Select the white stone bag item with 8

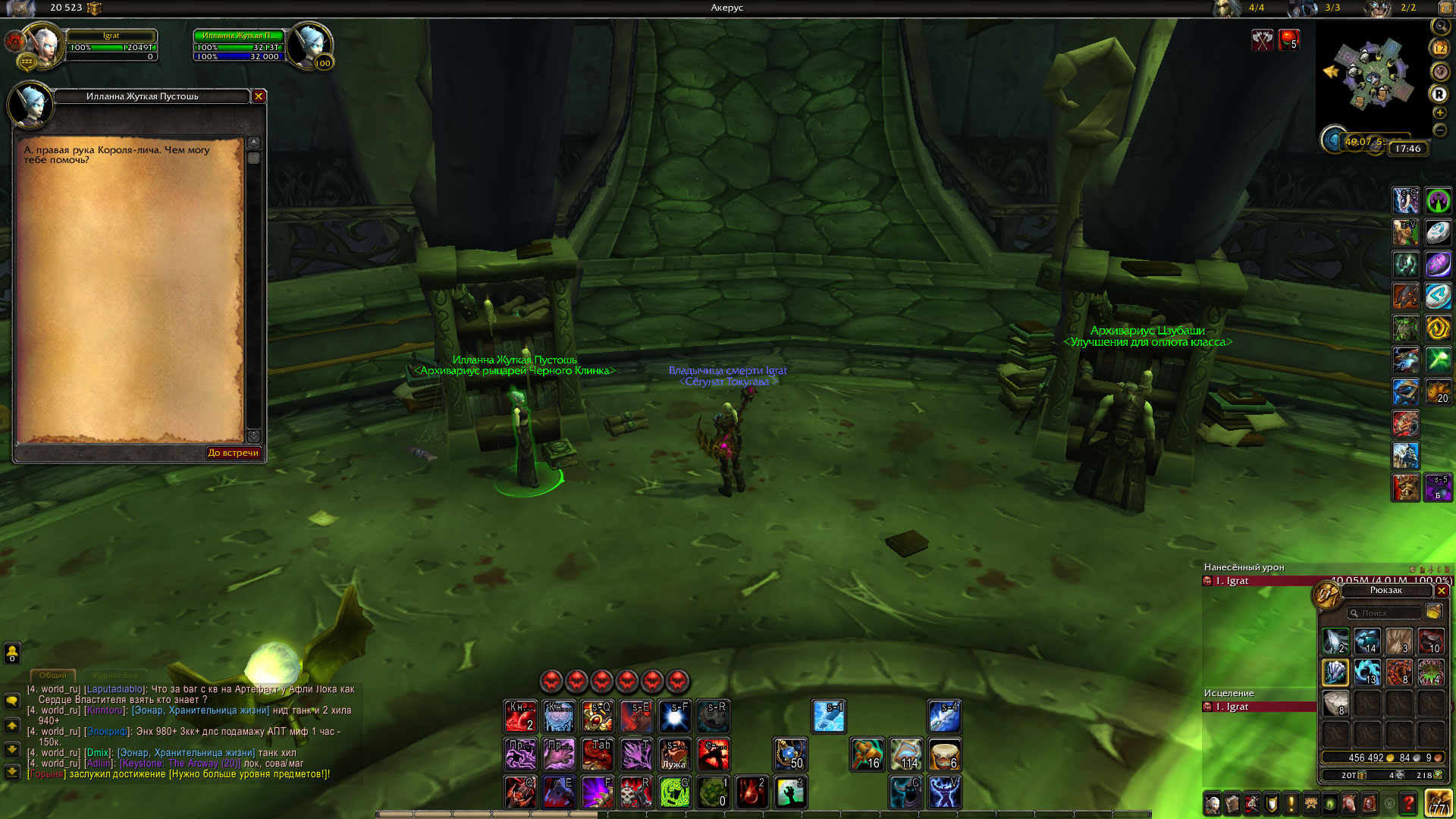[1335, 704]
